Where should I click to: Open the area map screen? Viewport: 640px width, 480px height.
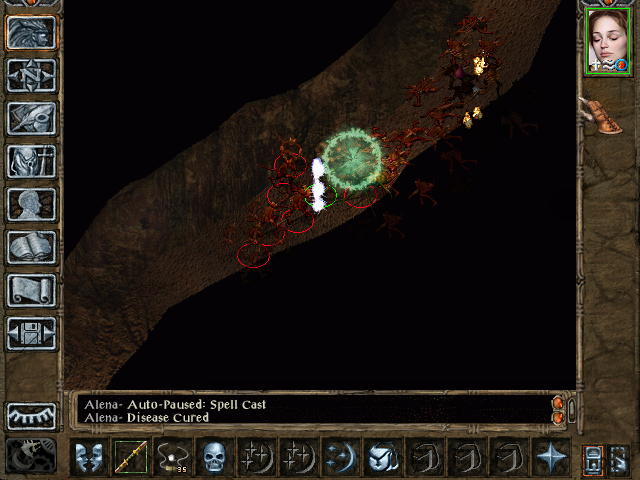pos(31,75)
